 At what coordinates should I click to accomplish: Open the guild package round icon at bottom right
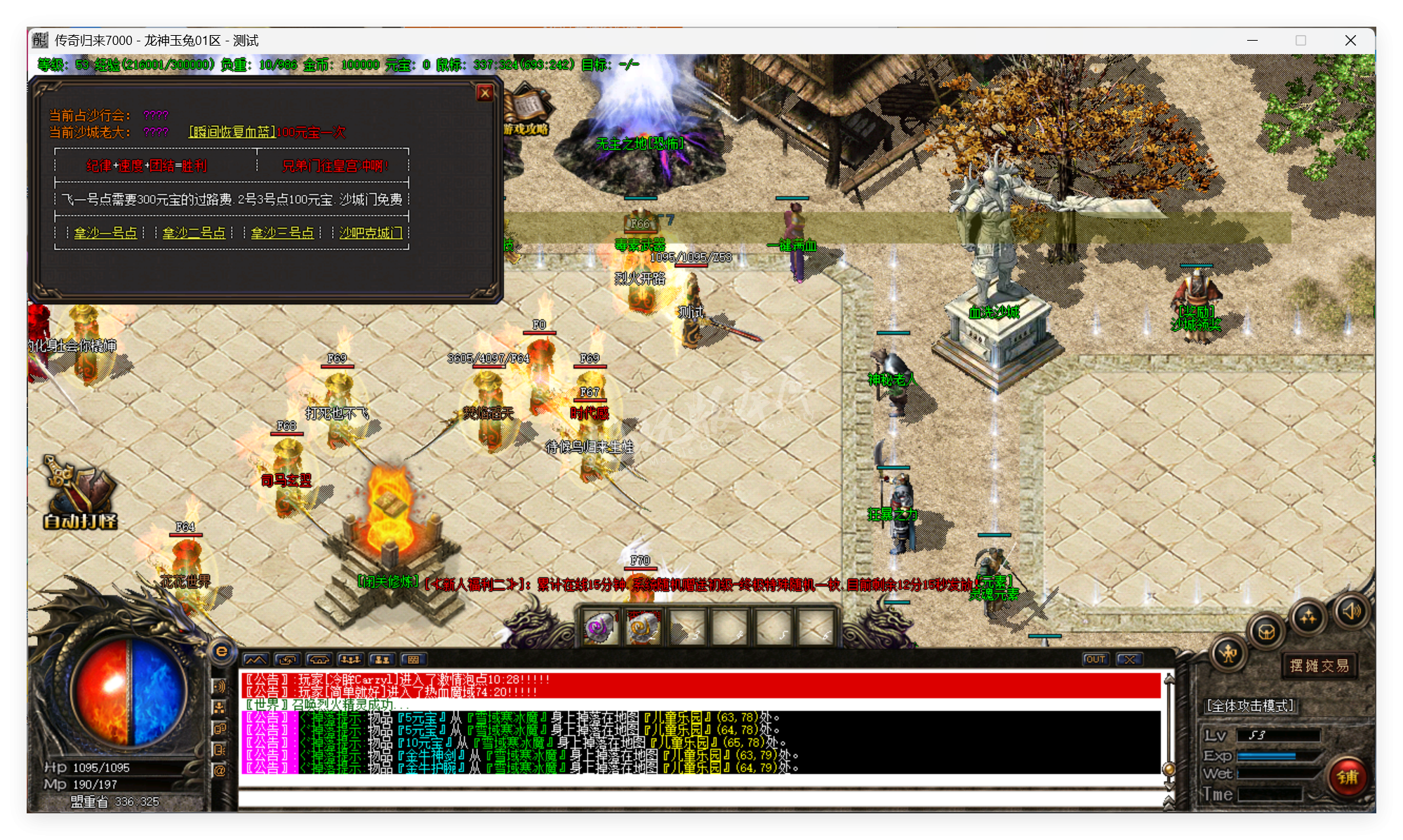tap(1266, 633)
